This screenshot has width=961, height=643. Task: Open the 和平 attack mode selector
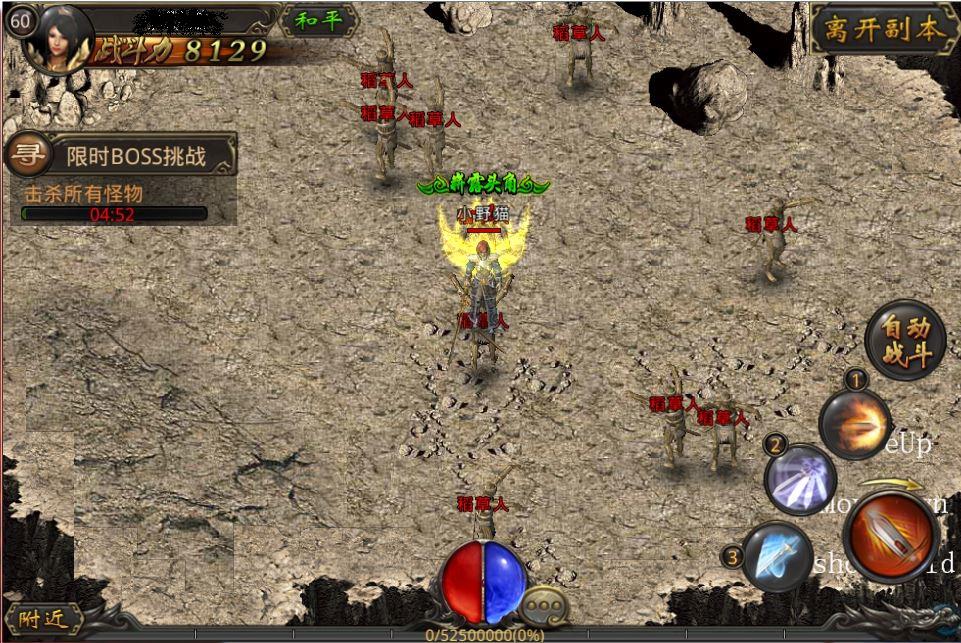point(319,21)
